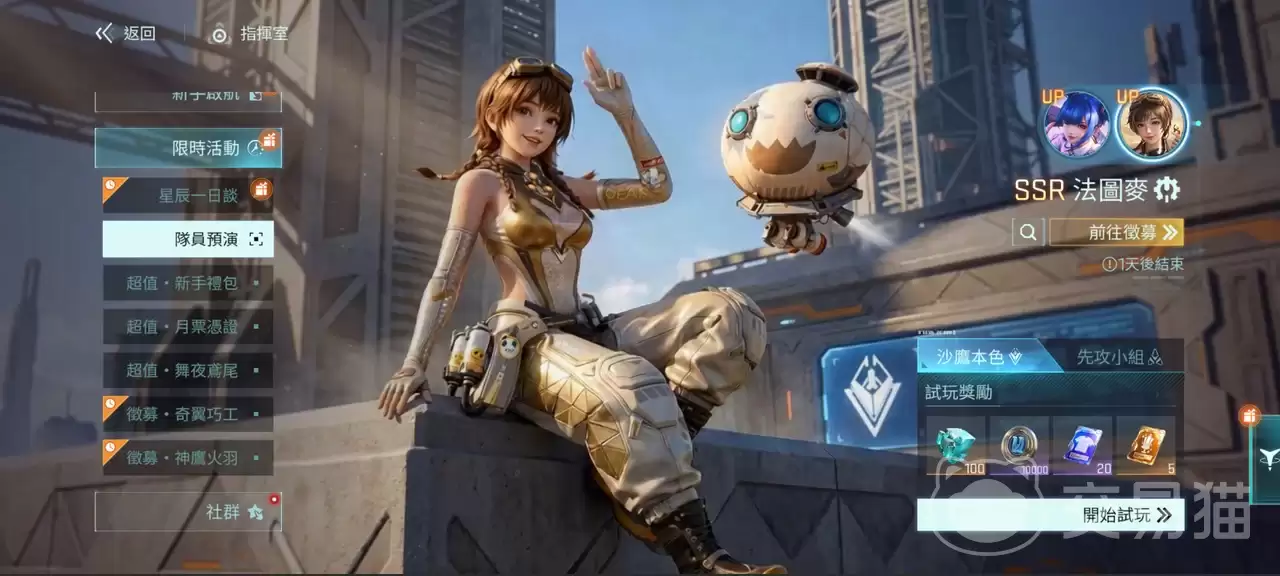Select the blue-haired UP character portrait

click(1077, 125)
